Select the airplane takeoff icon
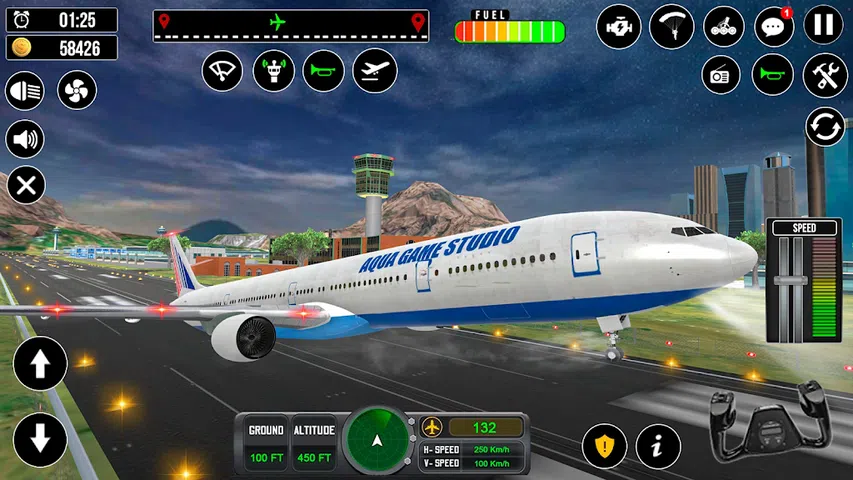 click(374, 71)
